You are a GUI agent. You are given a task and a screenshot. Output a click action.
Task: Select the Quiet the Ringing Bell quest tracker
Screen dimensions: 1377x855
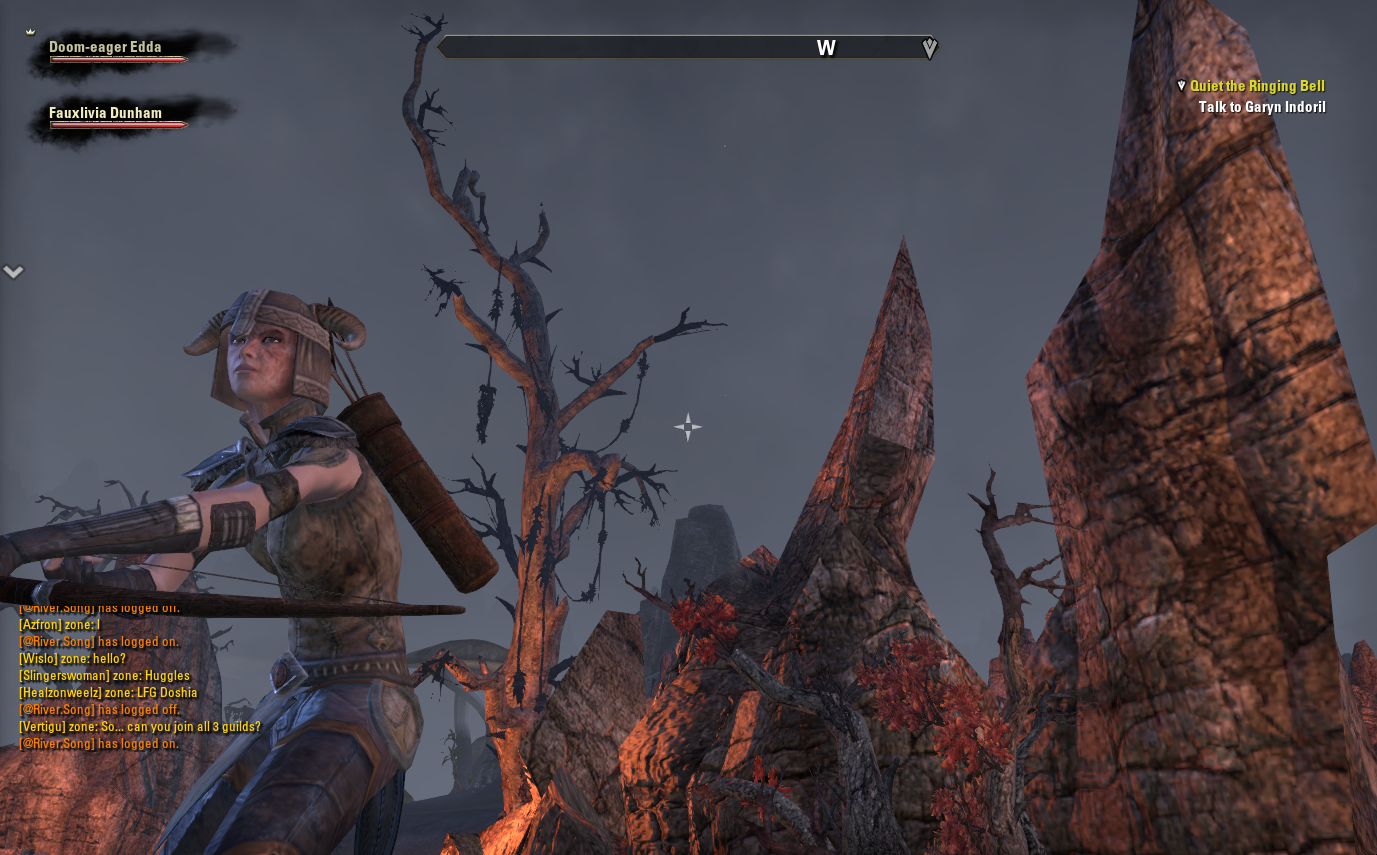(1257, 87)
